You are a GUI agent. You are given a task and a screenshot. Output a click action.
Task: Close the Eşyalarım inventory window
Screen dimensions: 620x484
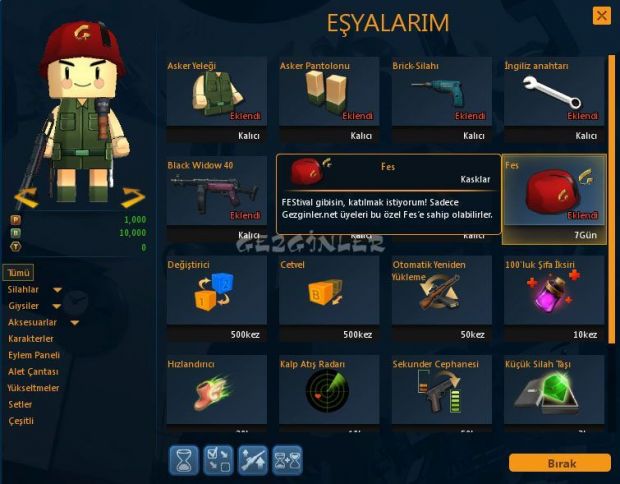coord(601,16)
